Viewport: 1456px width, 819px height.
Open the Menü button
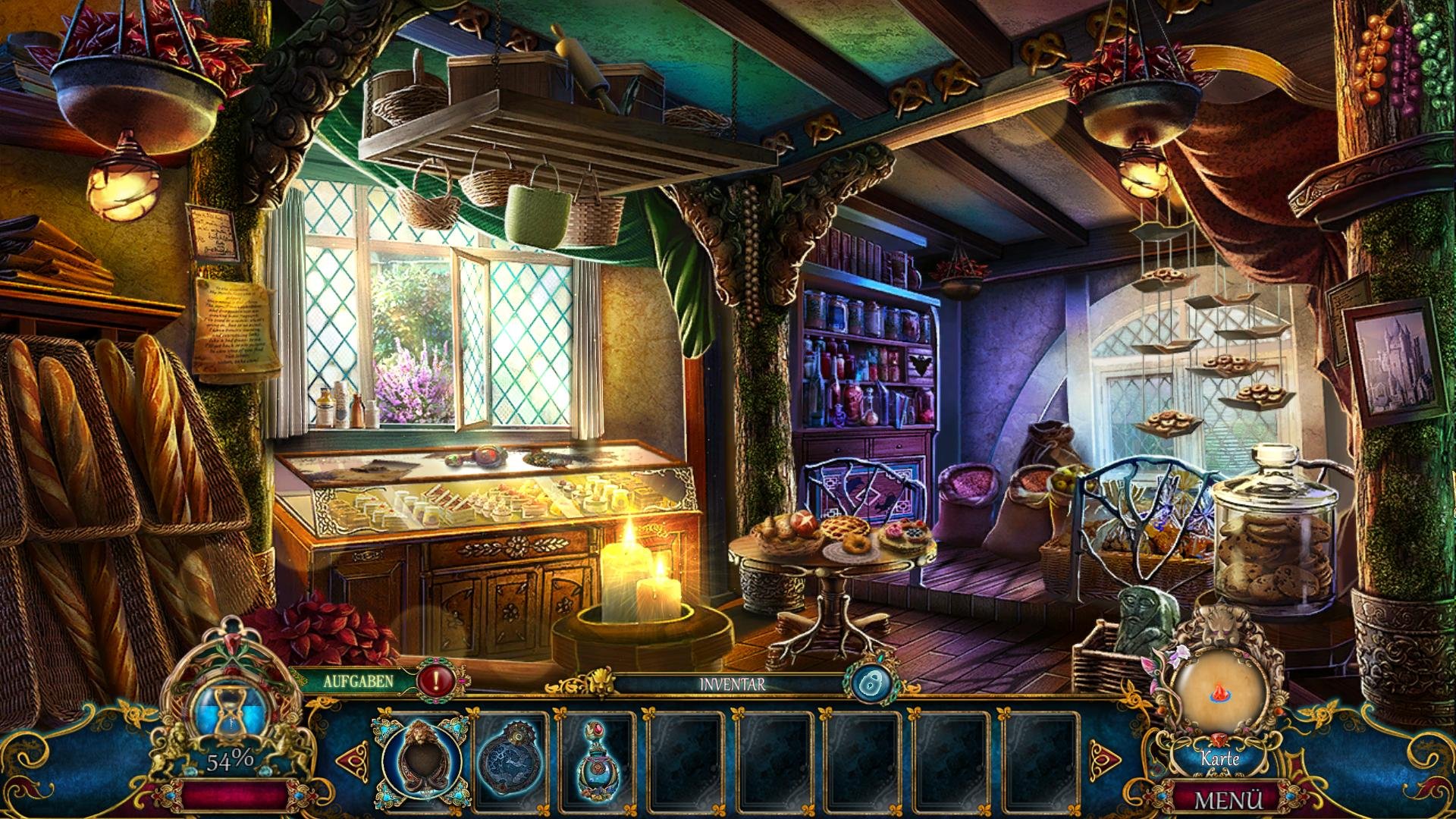click(1228, 800)
